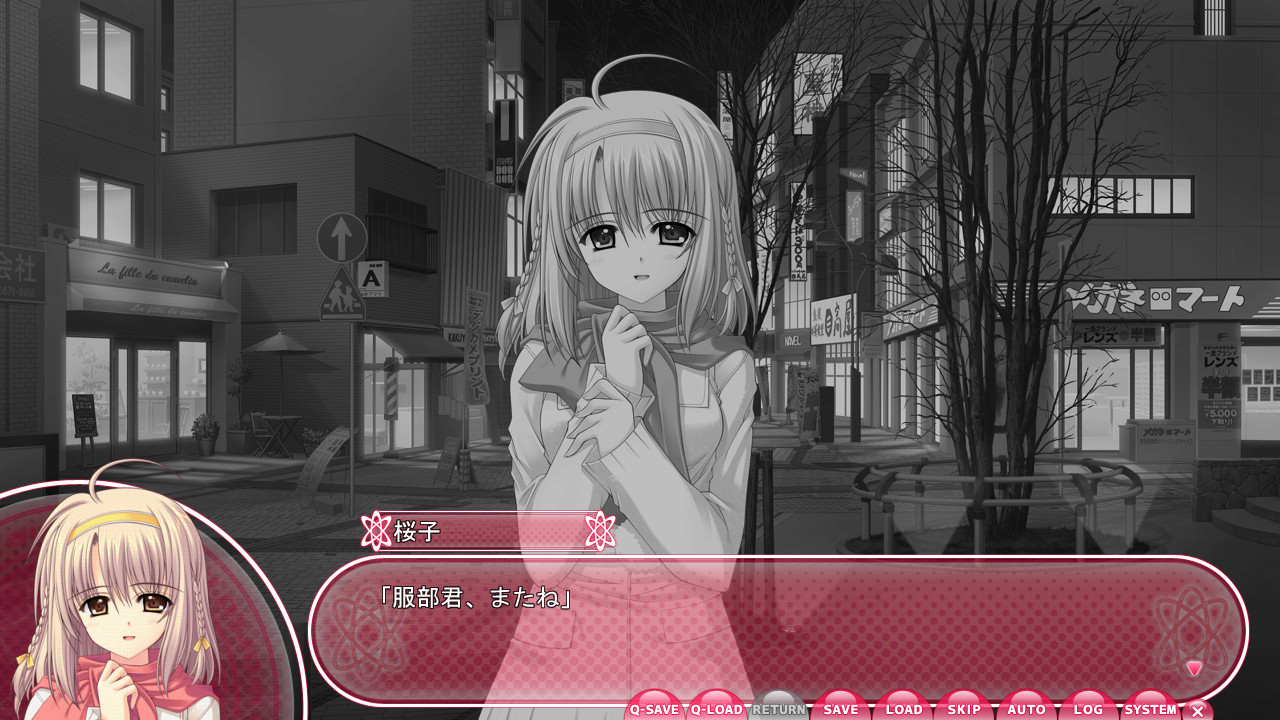
Task: Open the LOAD game menu
Action: pyautogui.click(x=903, y=708)
